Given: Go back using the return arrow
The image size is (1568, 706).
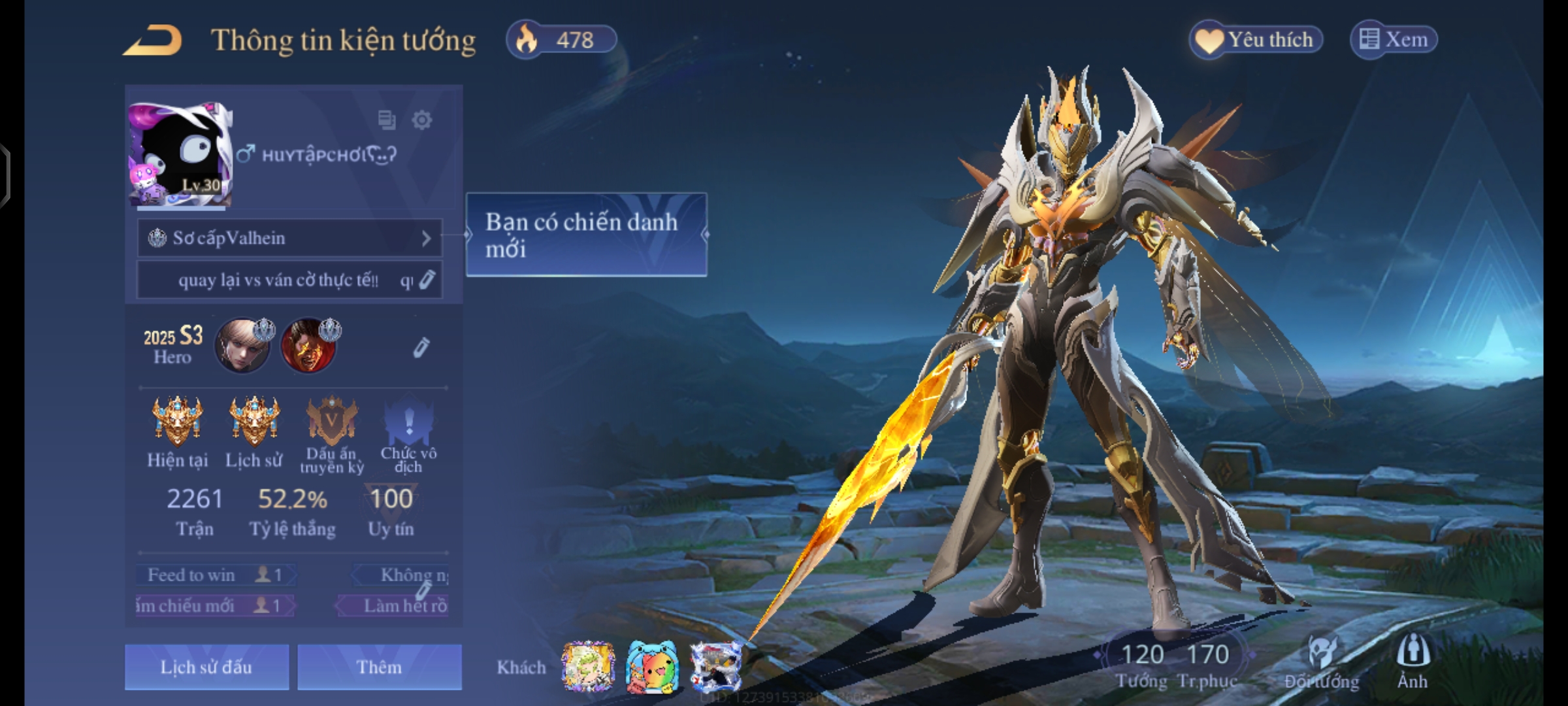Looking at the screenshot, I should click(x=153, y=41).
